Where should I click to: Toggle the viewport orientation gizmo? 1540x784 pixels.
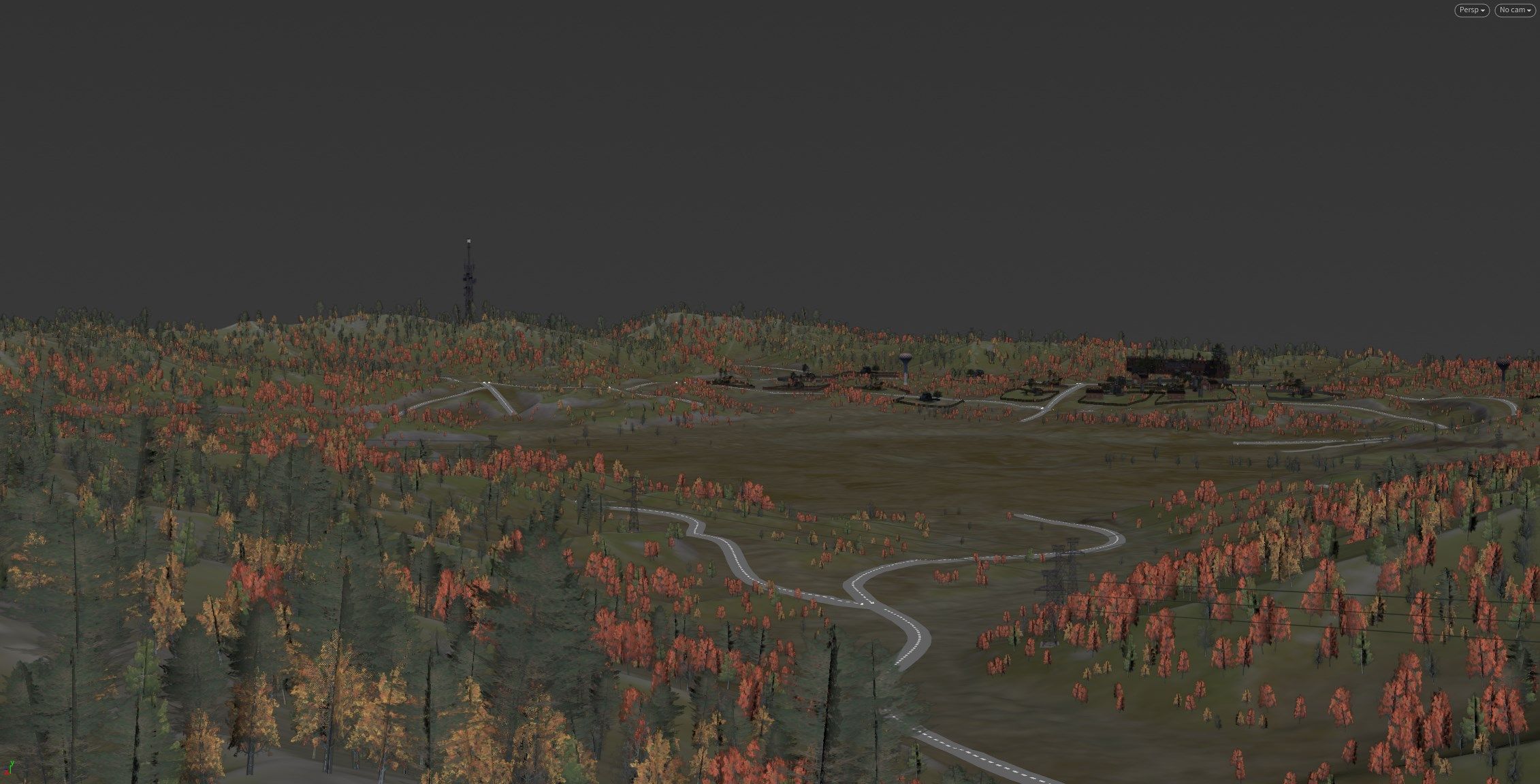pyautogui.click(x=10, y=768)
